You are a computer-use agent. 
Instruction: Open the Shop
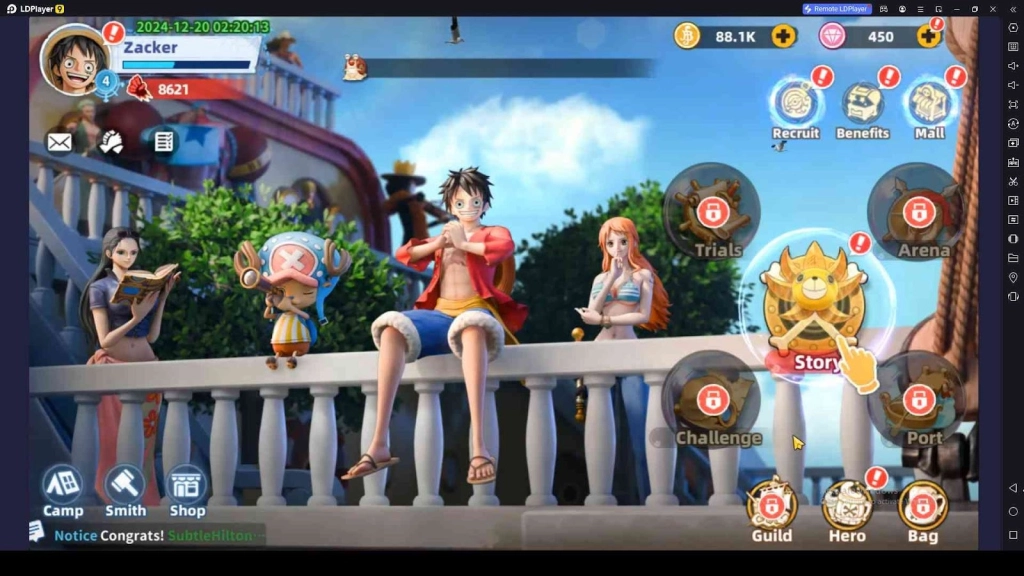click(187, 490)
